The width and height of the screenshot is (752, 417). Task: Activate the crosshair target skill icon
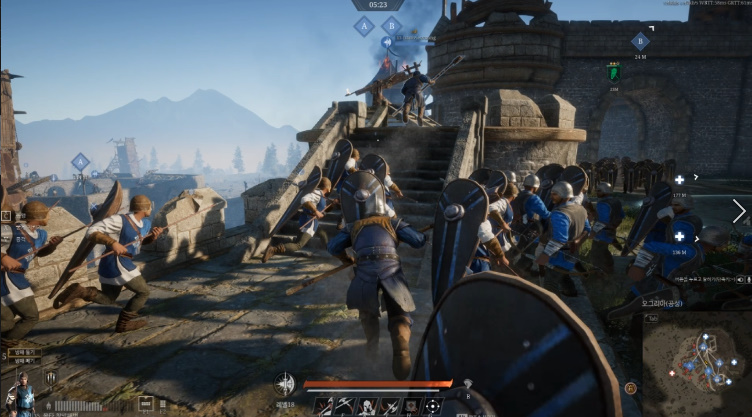point(432,407)
